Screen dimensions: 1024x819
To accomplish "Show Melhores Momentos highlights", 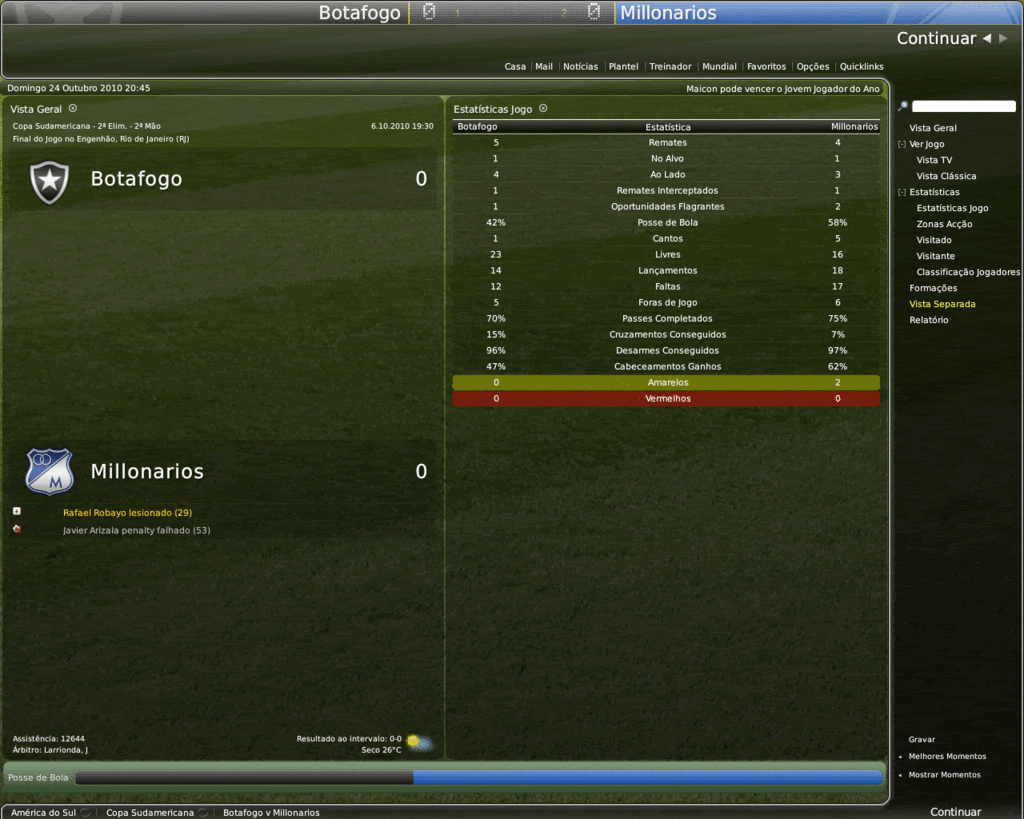I will (x=947, y=756).
